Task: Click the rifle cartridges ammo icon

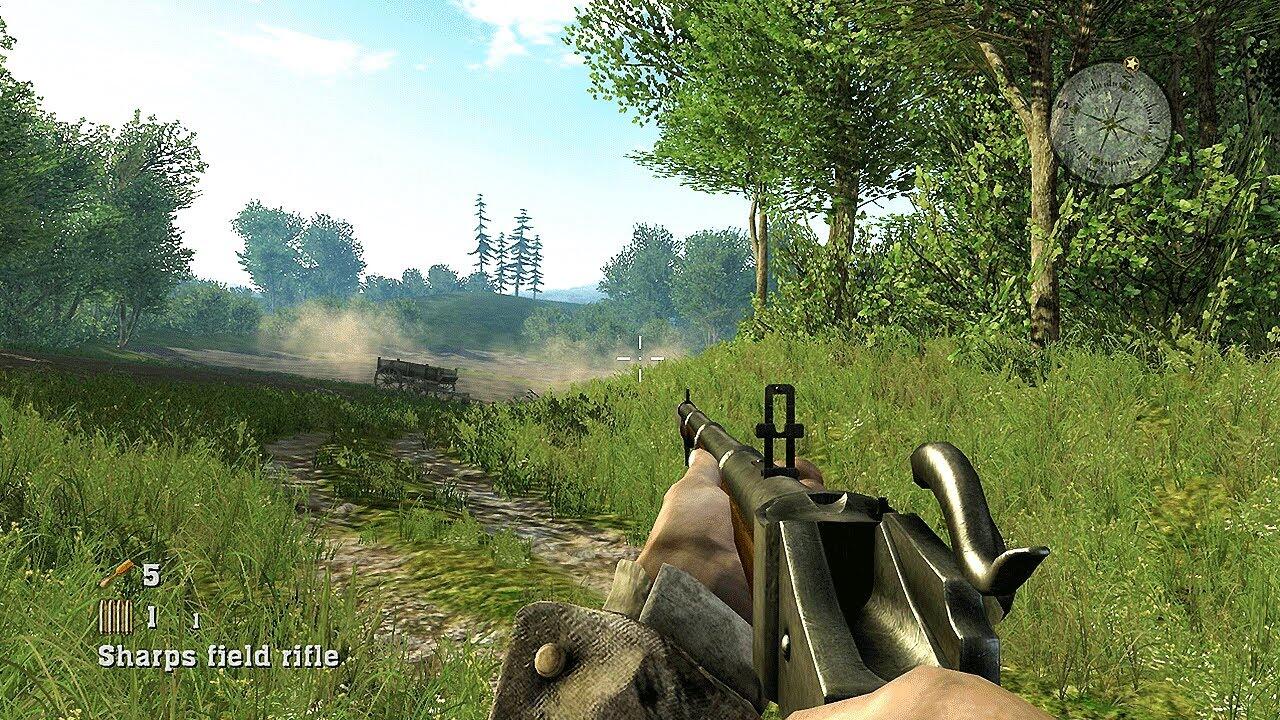Action: tap(115, 617)
